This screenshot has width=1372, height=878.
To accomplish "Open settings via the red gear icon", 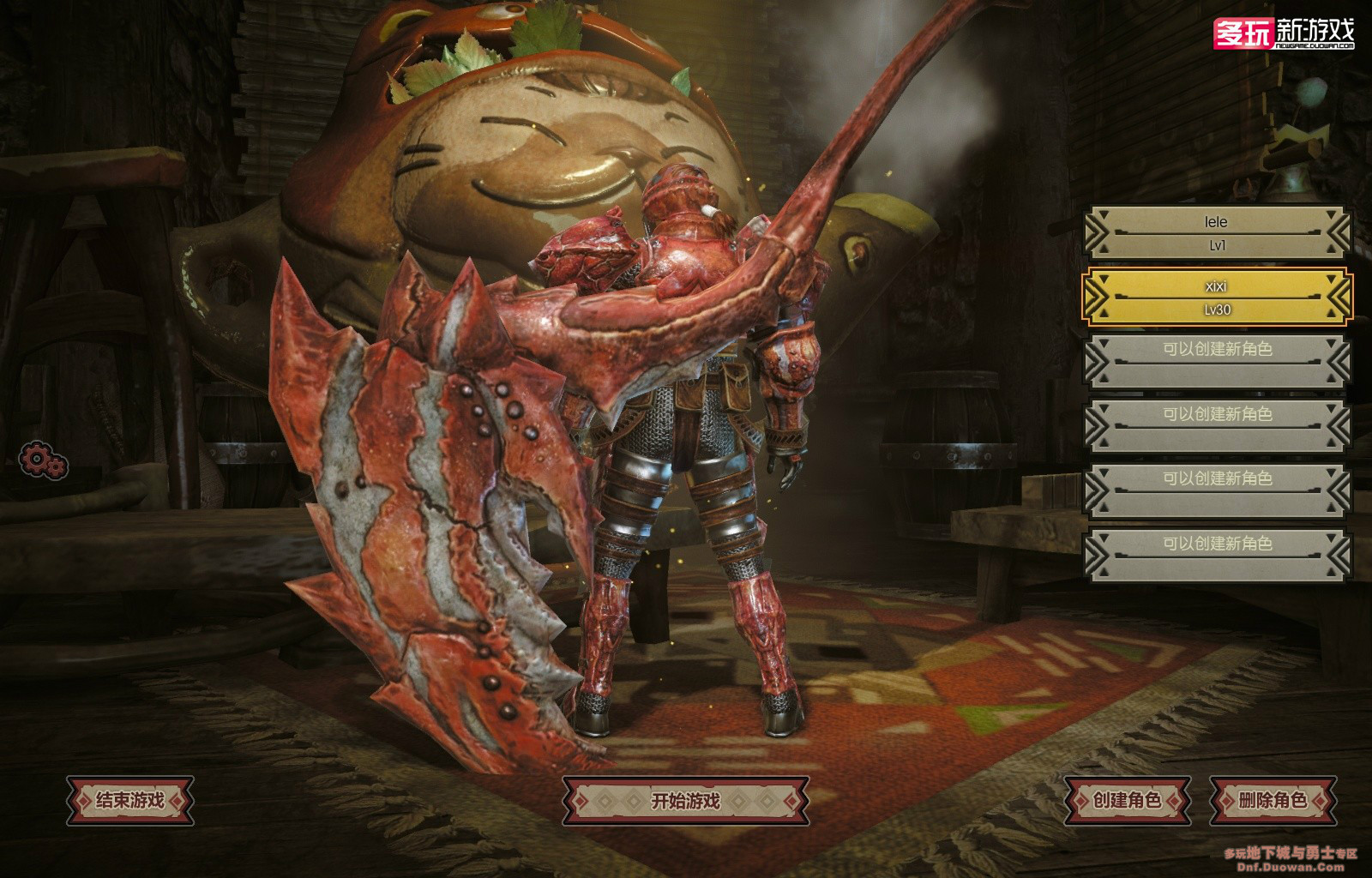I will pos(42,460).
